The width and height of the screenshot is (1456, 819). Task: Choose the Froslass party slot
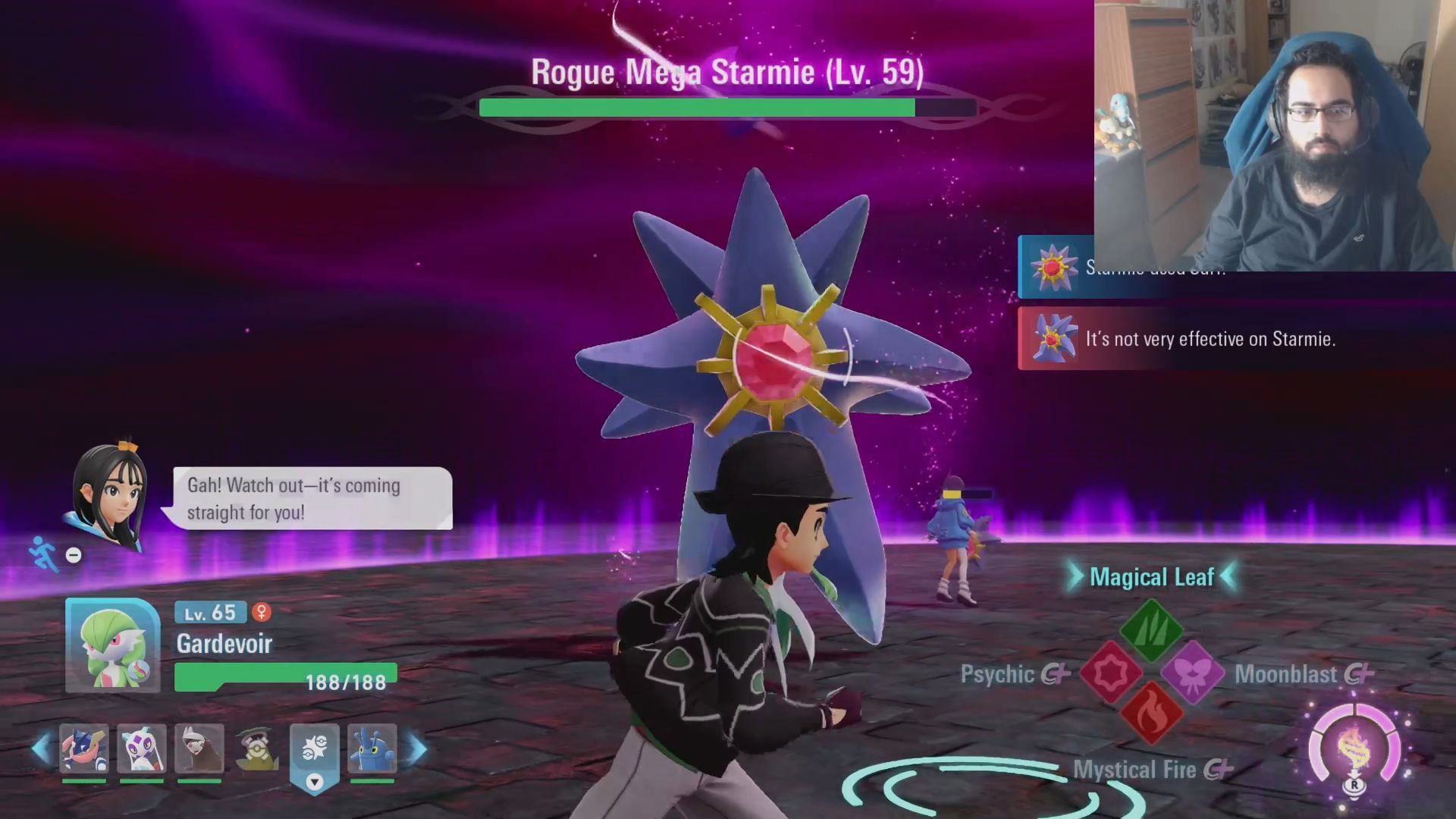pyautogui.click(x=142, y=749)
